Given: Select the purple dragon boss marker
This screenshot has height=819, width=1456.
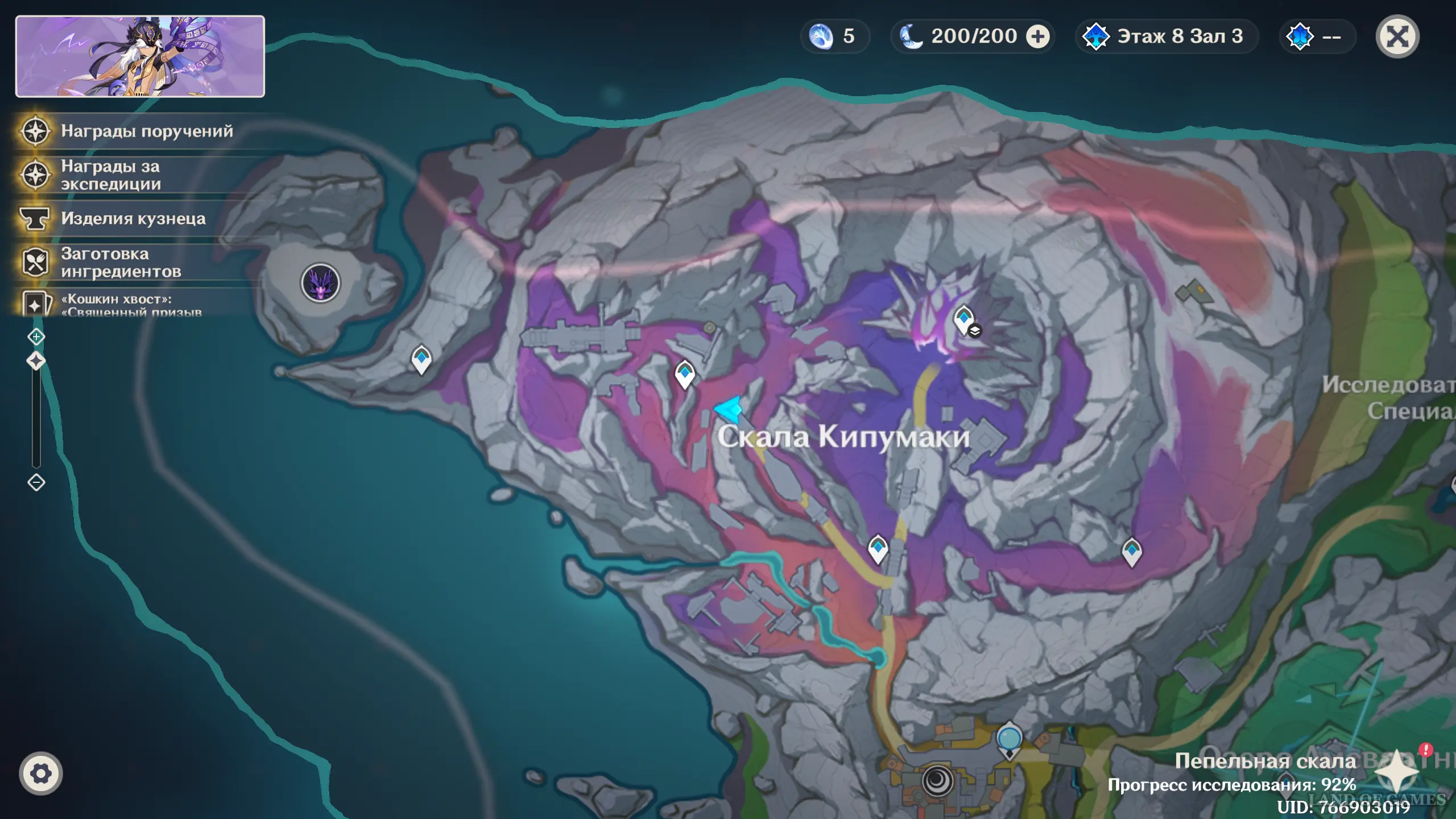Looking at the screenshot, I should (x=321, y=283).
